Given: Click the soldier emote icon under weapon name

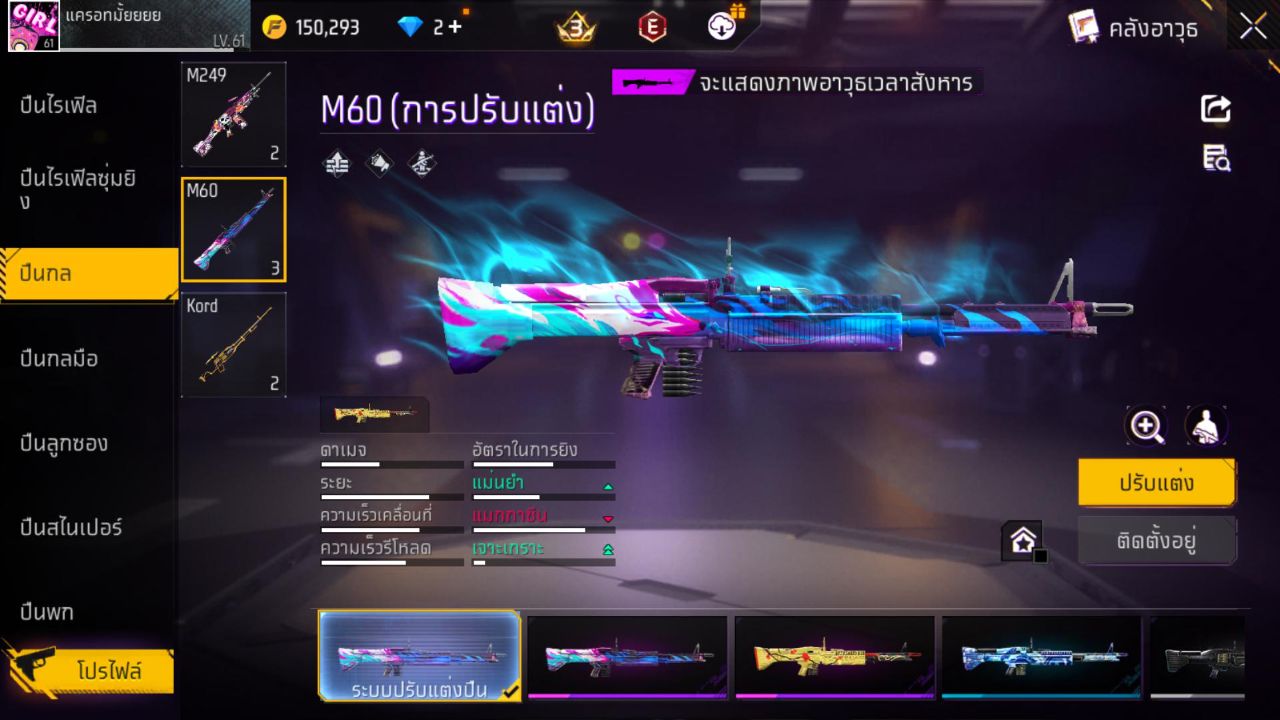Looking at the screenshot, I should pyautogui.click(x=421, y=163).
